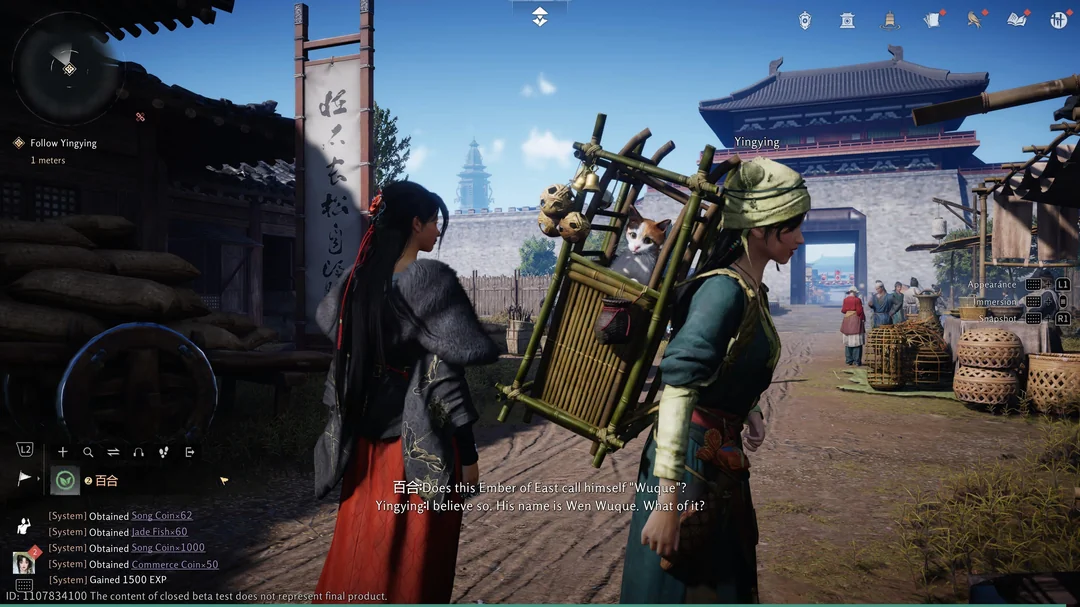This screenshot has height=607, width=1080.
Task: Click the swap arrows icon
Action: tap(113, 452)
